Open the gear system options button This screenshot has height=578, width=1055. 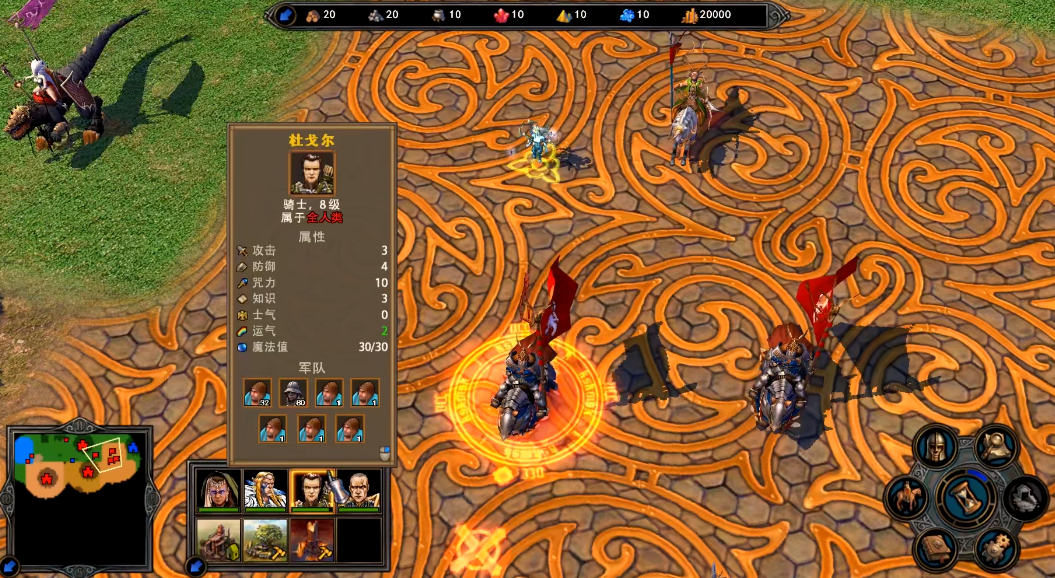point(996,548)
